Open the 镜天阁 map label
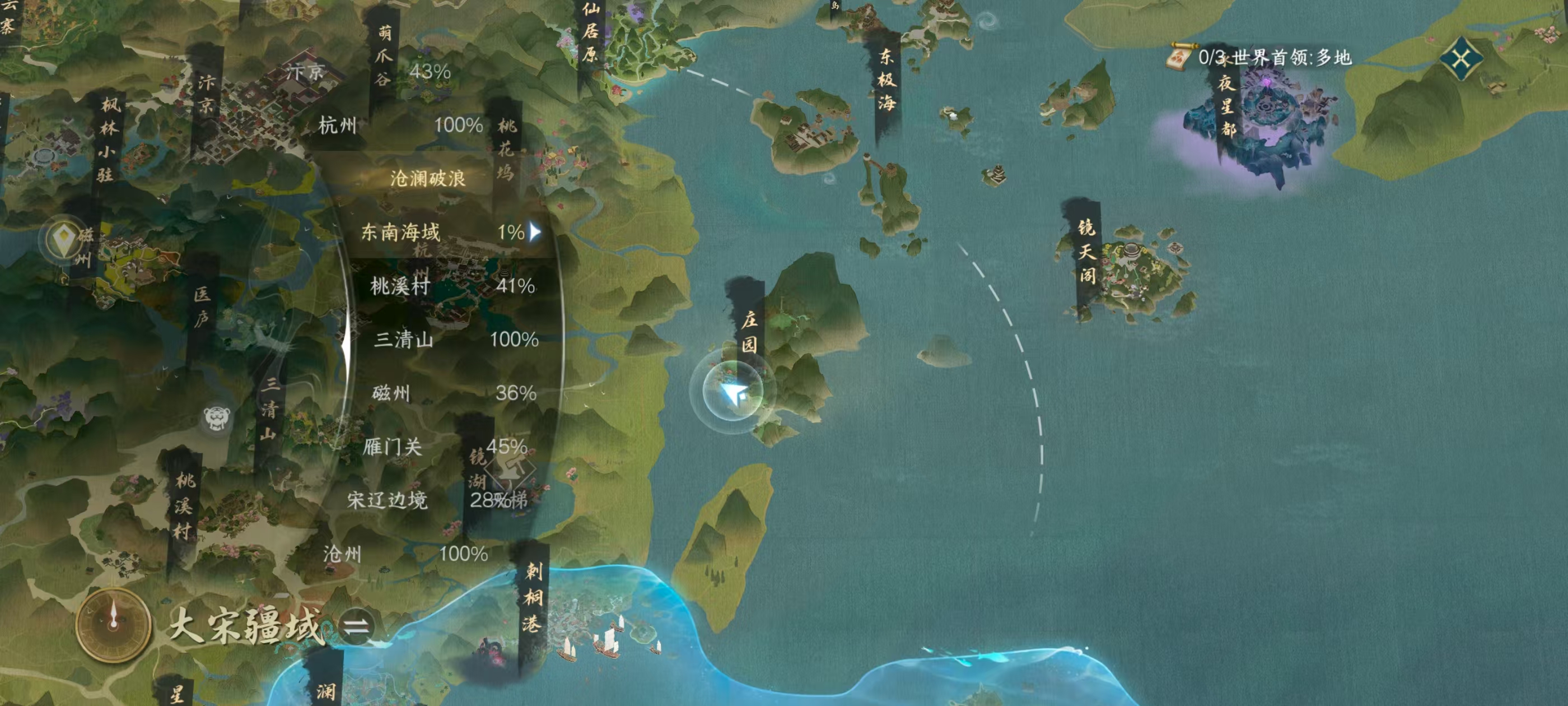 pyautogui.click(x=1086, y=252)
